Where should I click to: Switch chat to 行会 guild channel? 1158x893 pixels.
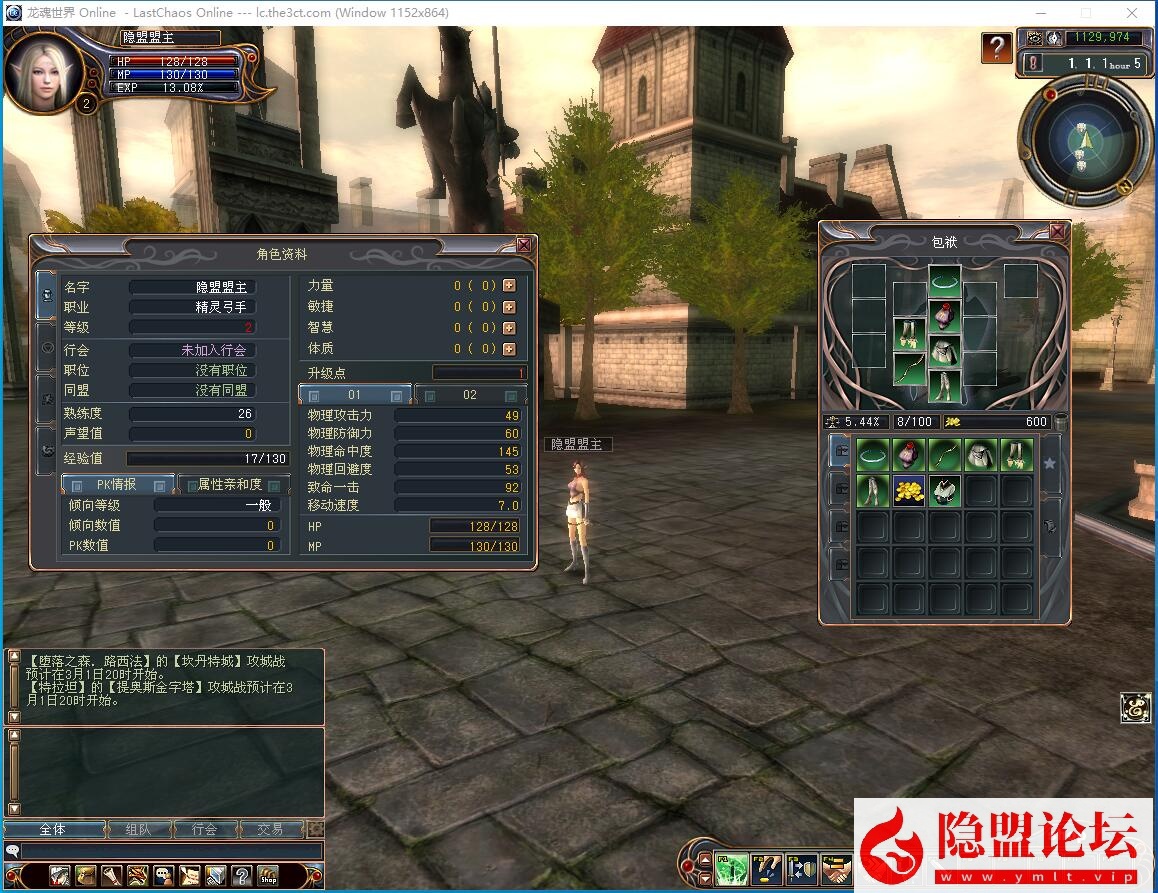(x=204, y=829)
